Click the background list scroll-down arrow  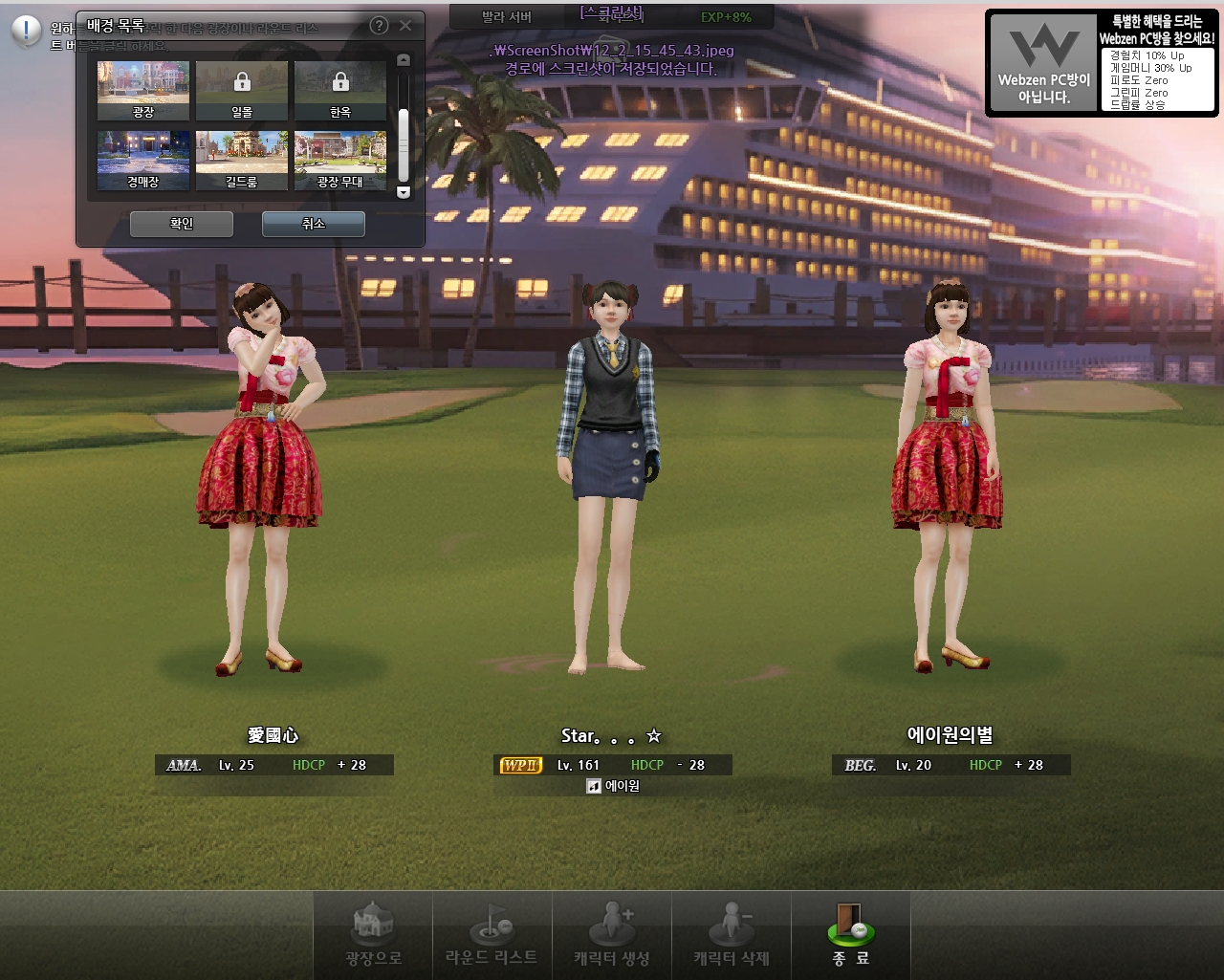click(404, 192)
